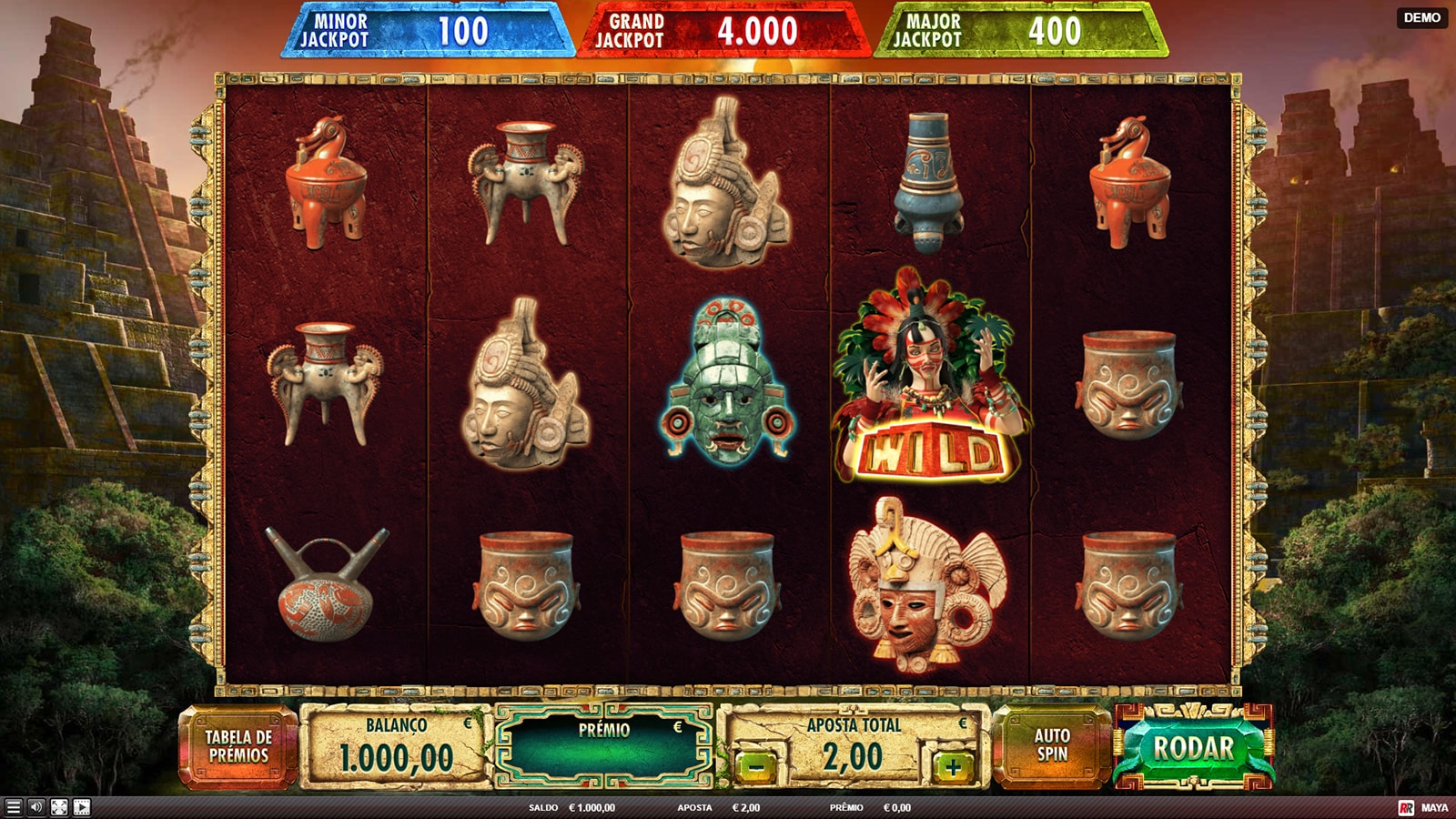Open the hamburger menu in the bottom bar
The image size is (1456, 819).
point(13,807)
